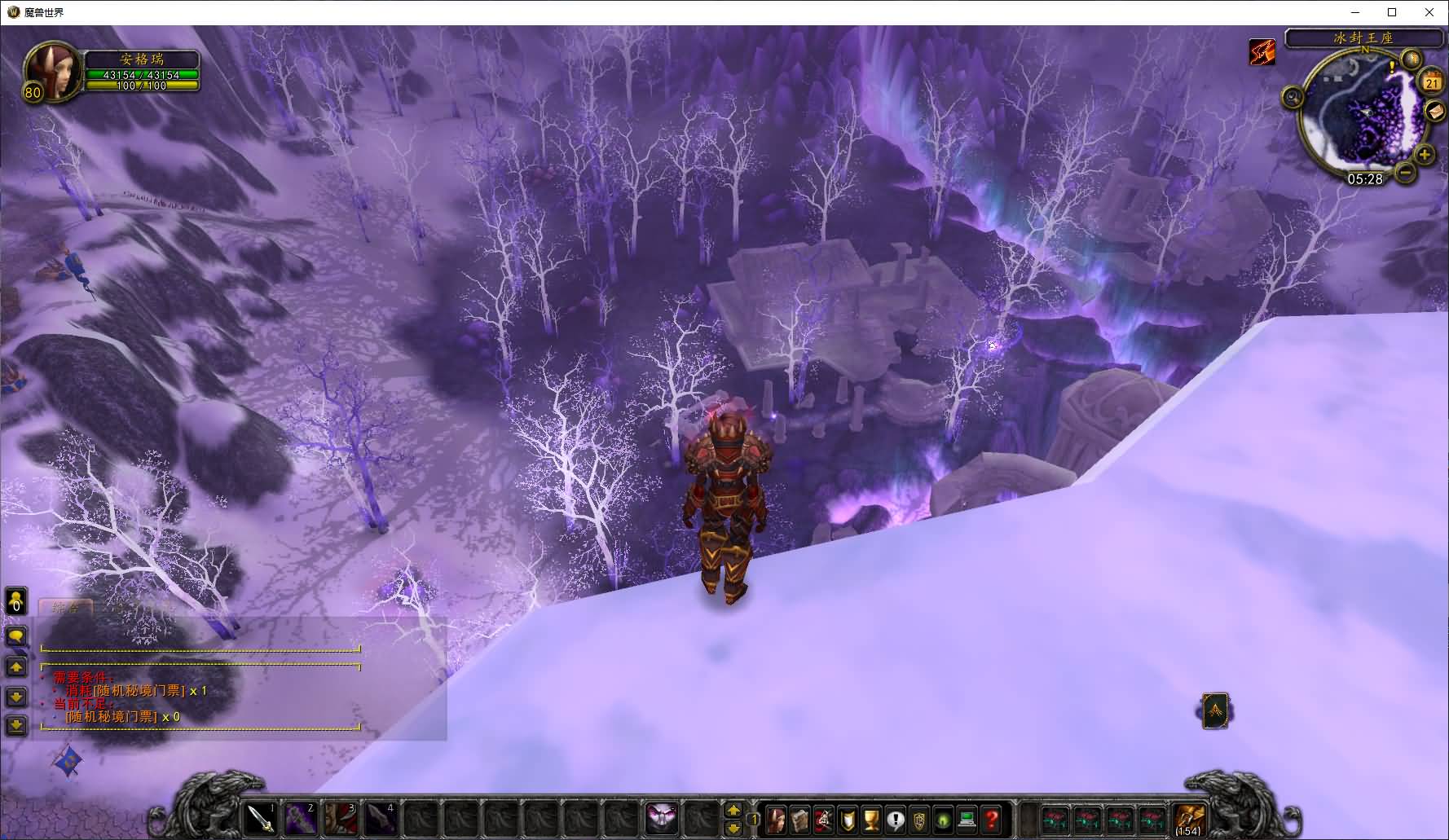The height and width of the screenshot is (840, 1449).
Task: Open the social button showing 0 friends
Action: point(16,602)
